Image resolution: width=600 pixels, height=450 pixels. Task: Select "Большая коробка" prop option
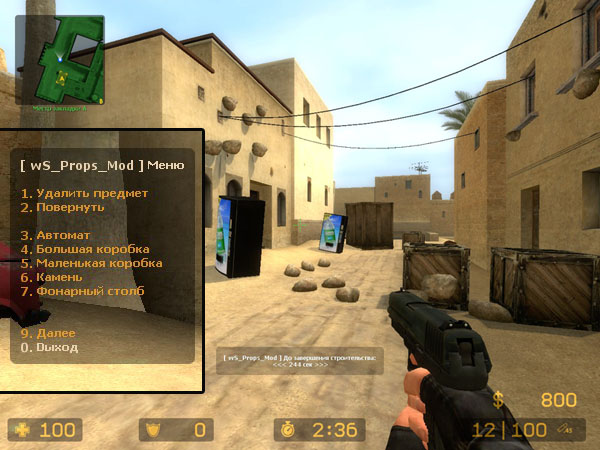(x=86, y=249)
